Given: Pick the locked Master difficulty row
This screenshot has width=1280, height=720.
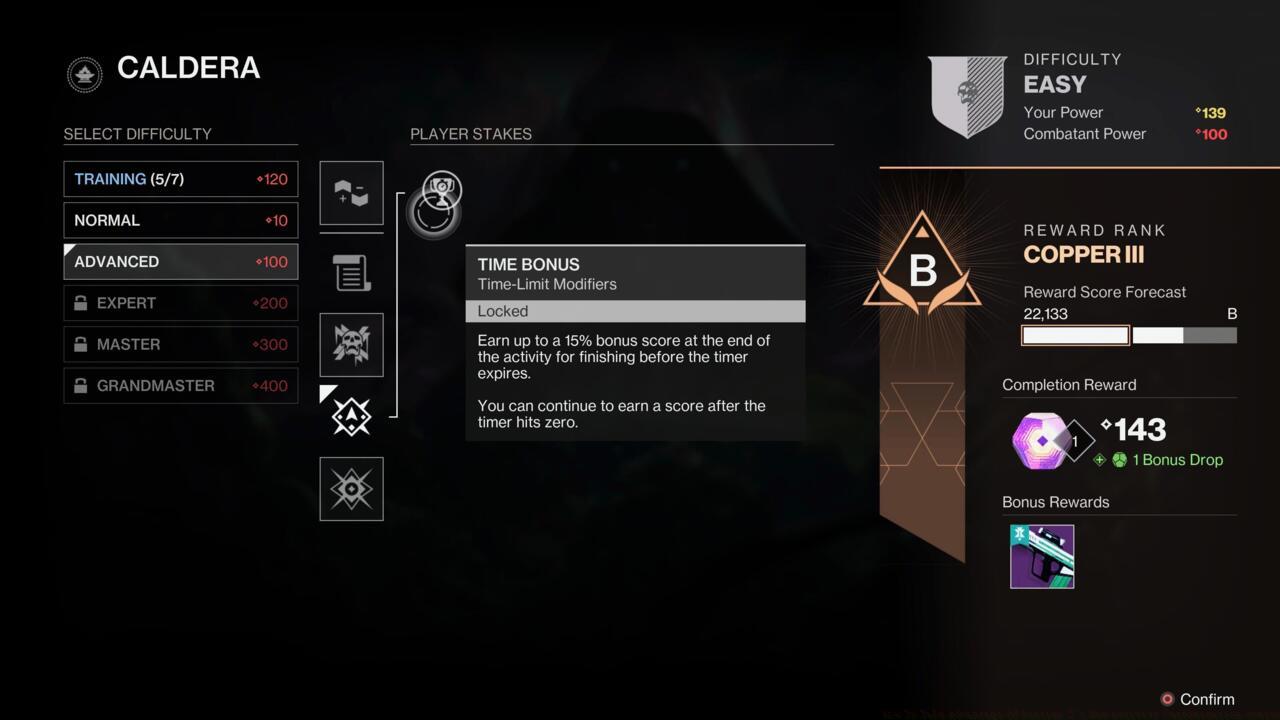Looking at the screenshot, I should [180, 344].
